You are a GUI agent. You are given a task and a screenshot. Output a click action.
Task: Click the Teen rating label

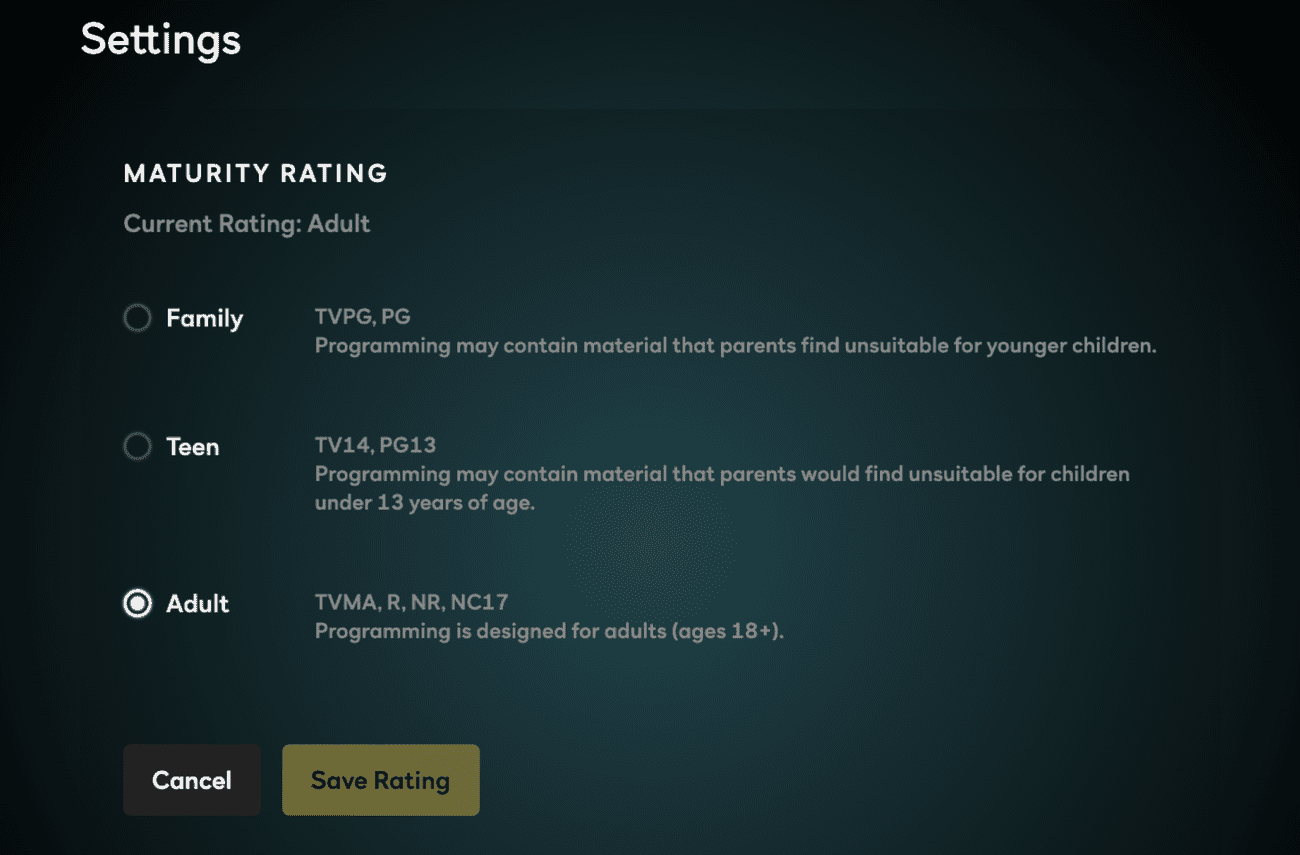(x=194, y=446)
